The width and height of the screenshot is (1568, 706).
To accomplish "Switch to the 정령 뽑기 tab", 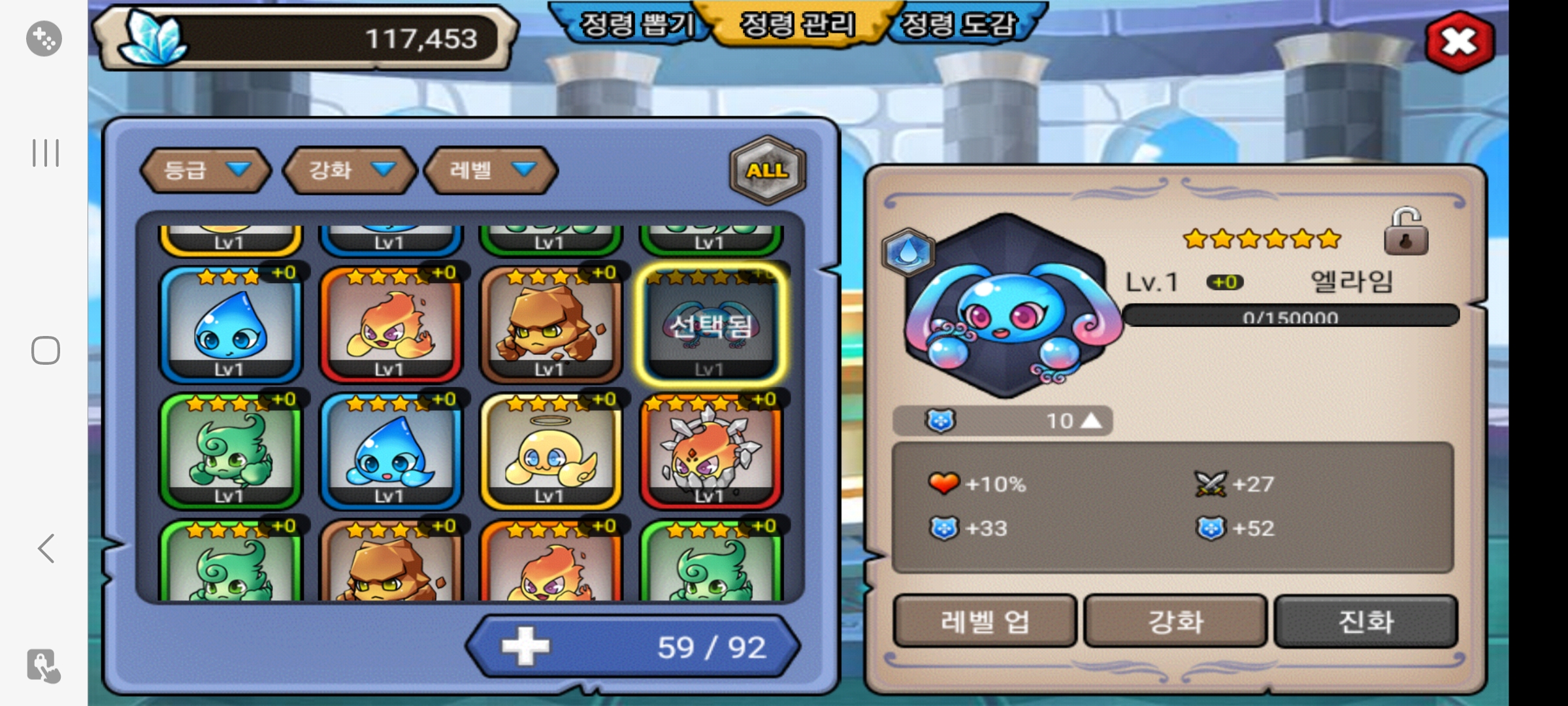I will pos(636,25).
